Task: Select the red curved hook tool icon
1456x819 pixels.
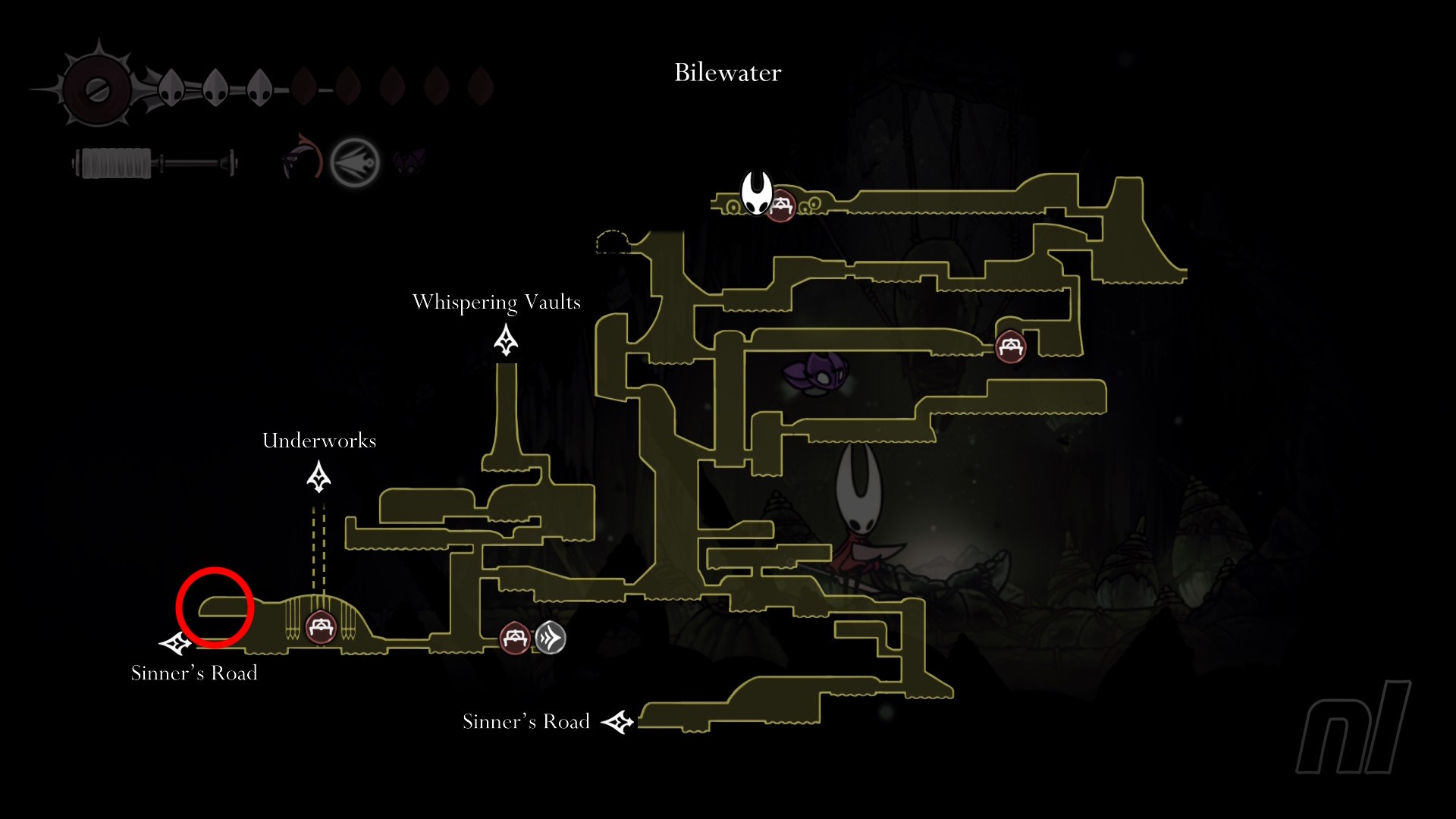Action: pyautogui.click(x=303, y=158)
